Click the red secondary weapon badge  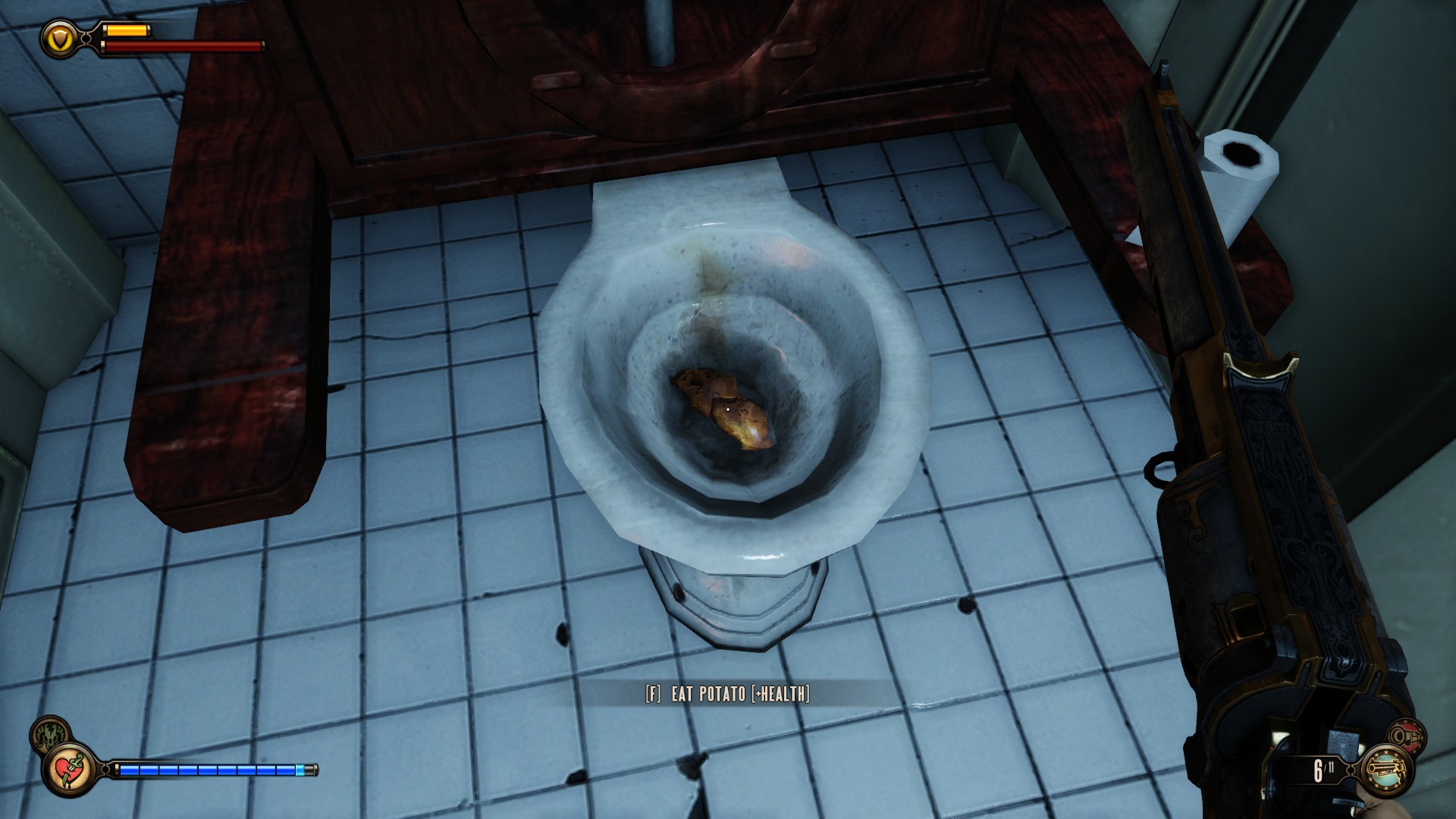point(1403,737)
